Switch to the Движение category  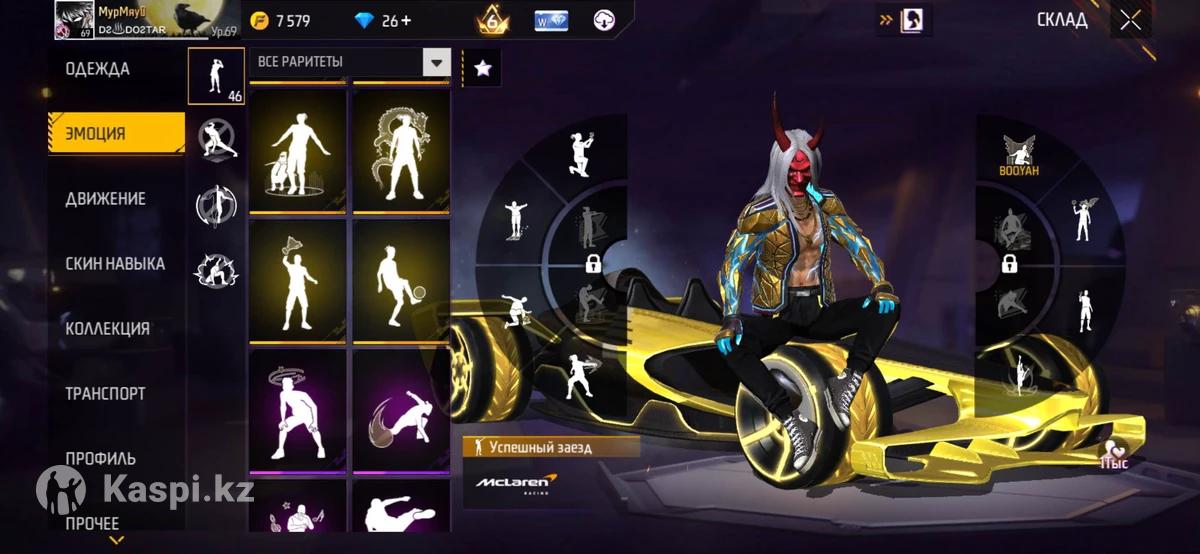point(106,199)
